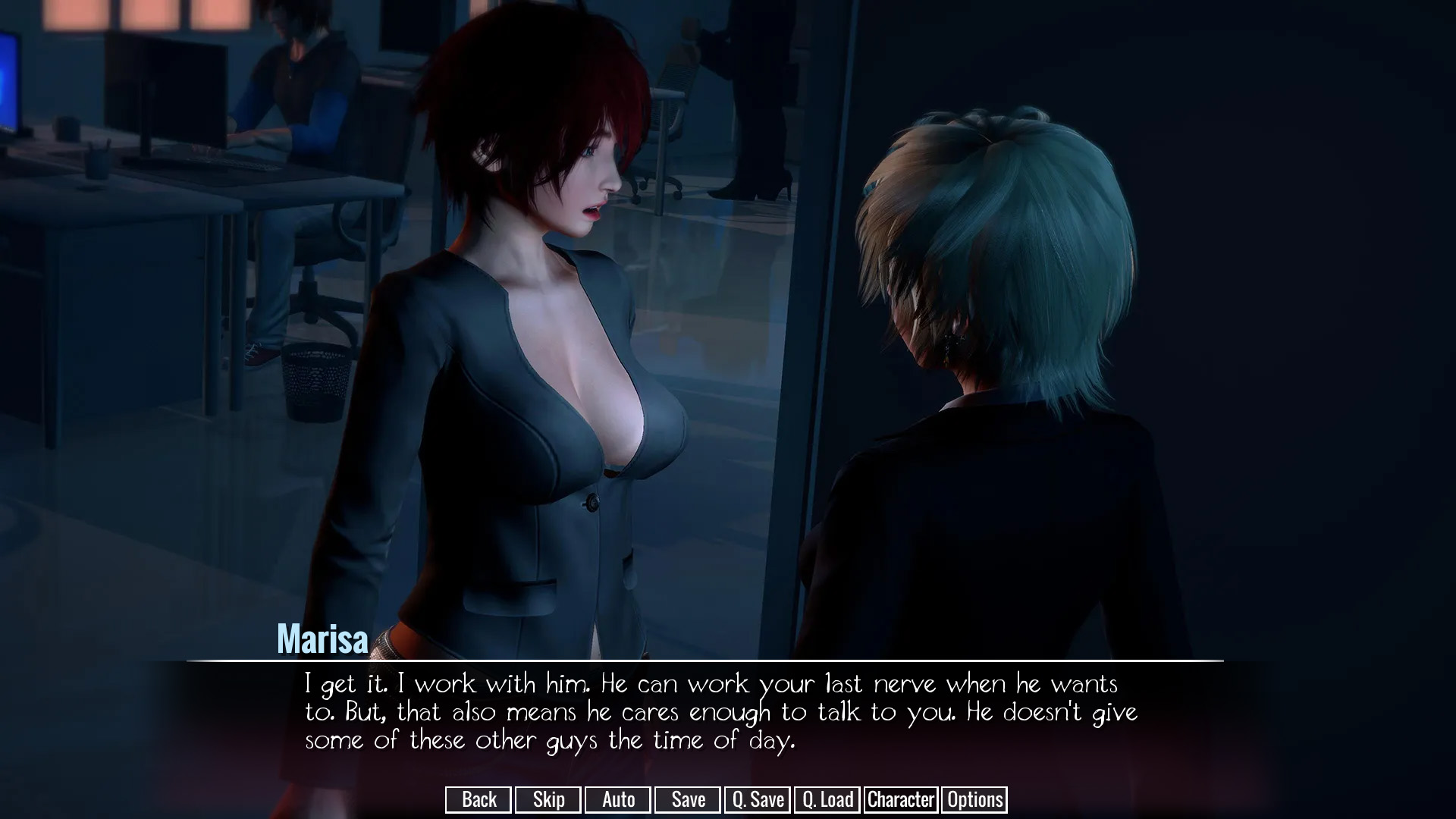Open the Character screen
1456x819 pixels.
pos(901,799)
